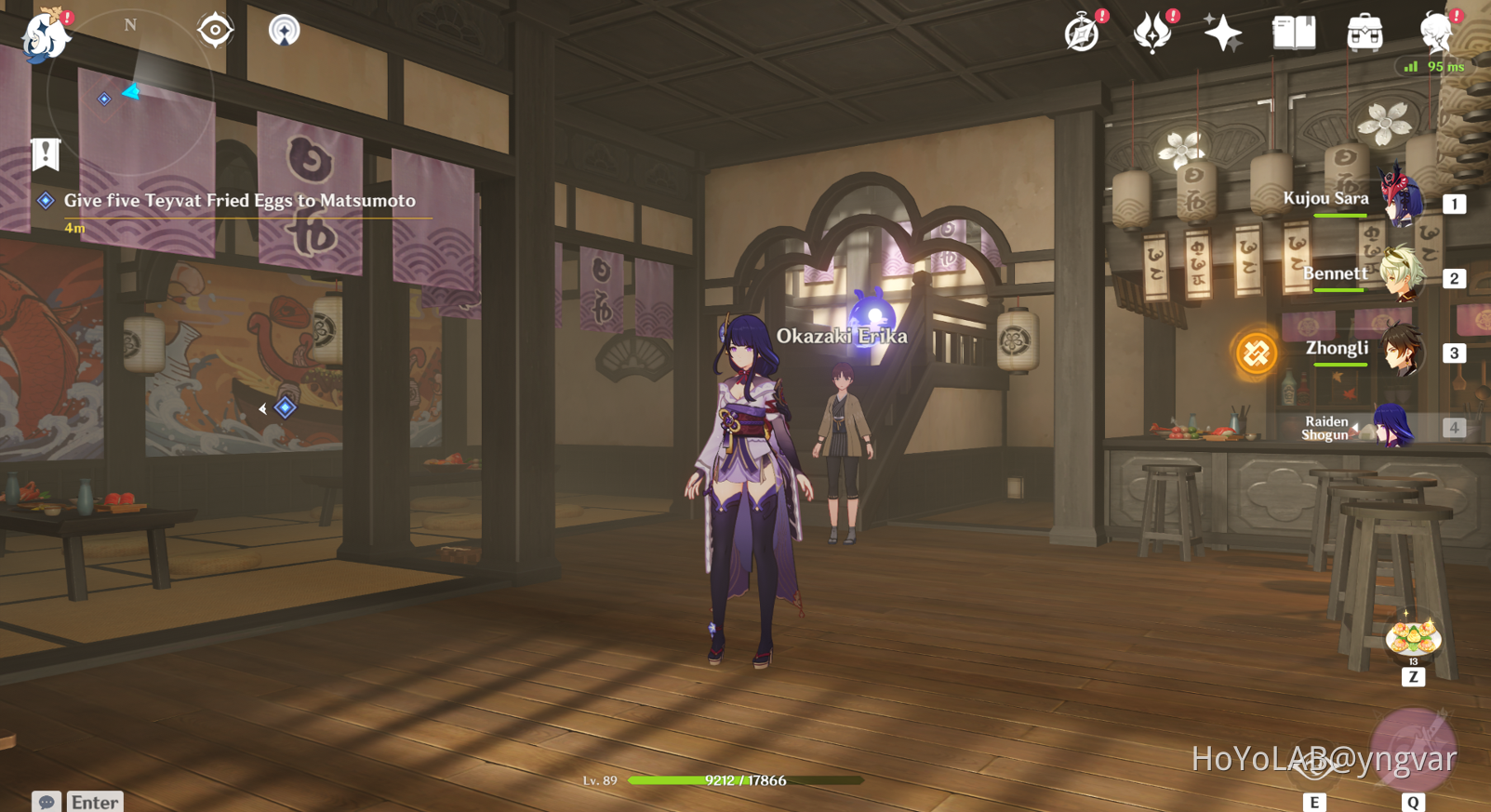Open the Quest journal book icon
The image size is (1491, 812).
point(1293,33)
